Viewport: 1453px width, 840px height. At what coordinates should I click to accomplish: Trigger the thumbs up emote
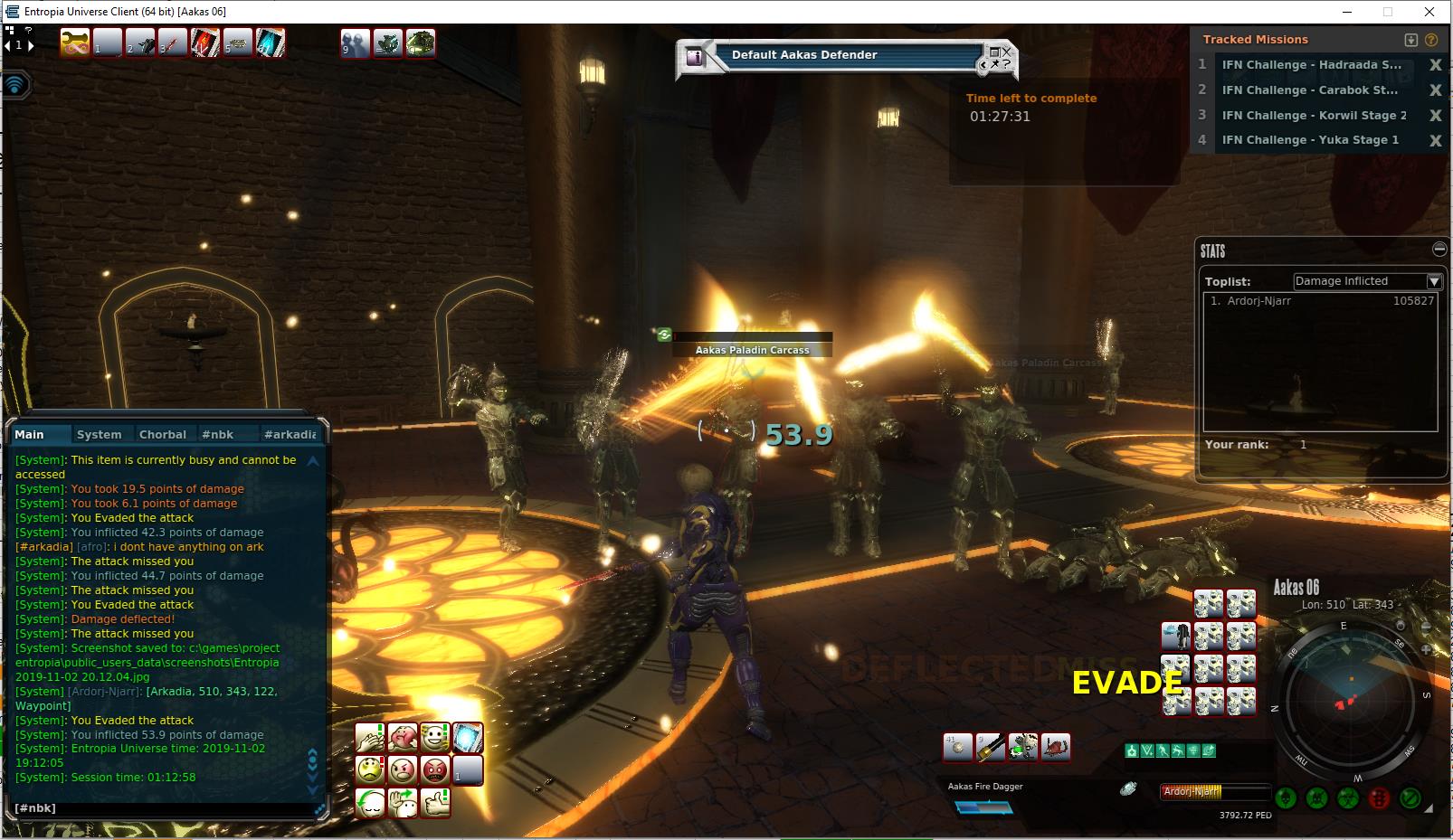point(435,802)
